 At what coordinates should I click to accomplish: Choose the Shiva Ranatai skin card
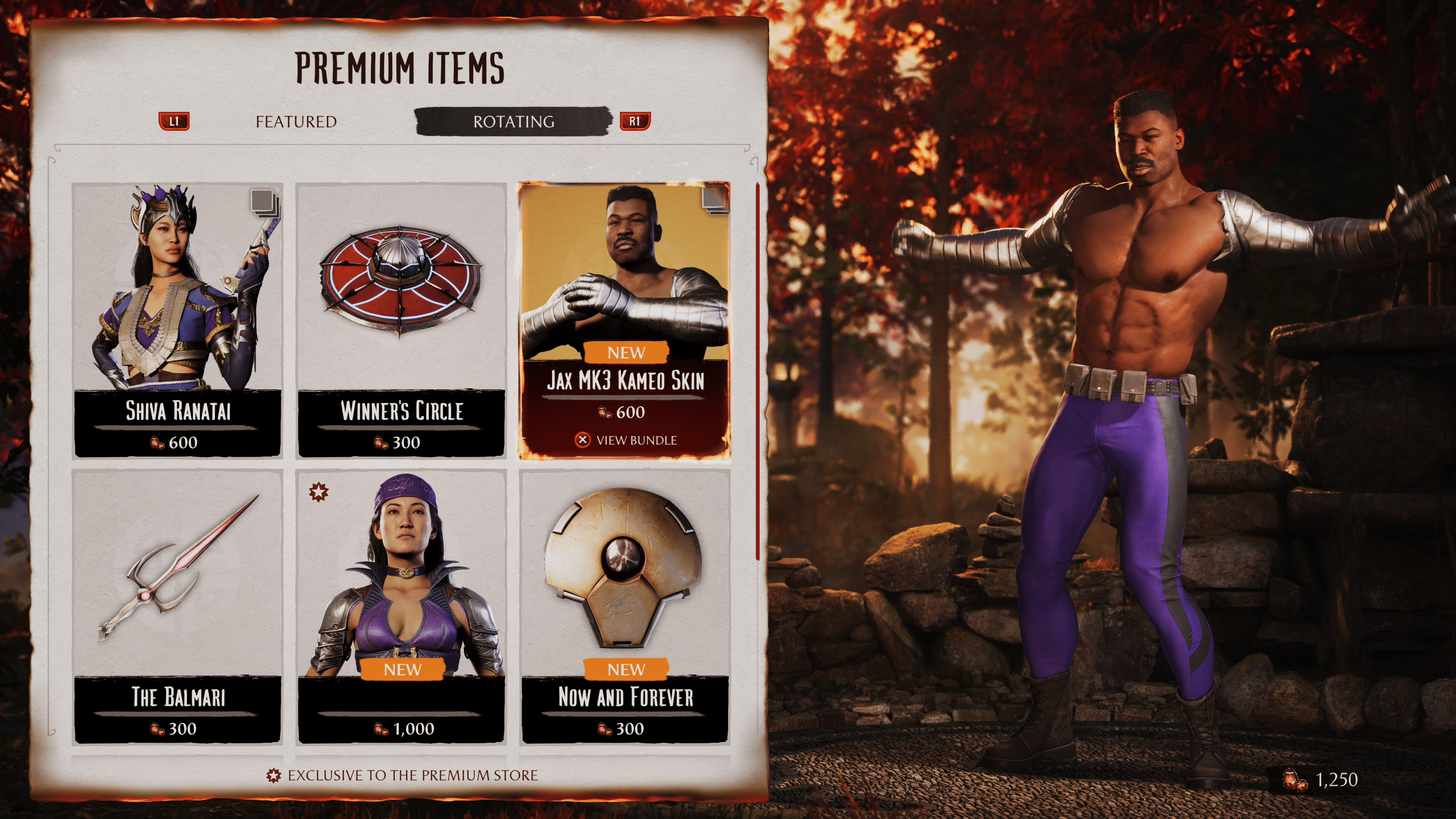point(177,320)
